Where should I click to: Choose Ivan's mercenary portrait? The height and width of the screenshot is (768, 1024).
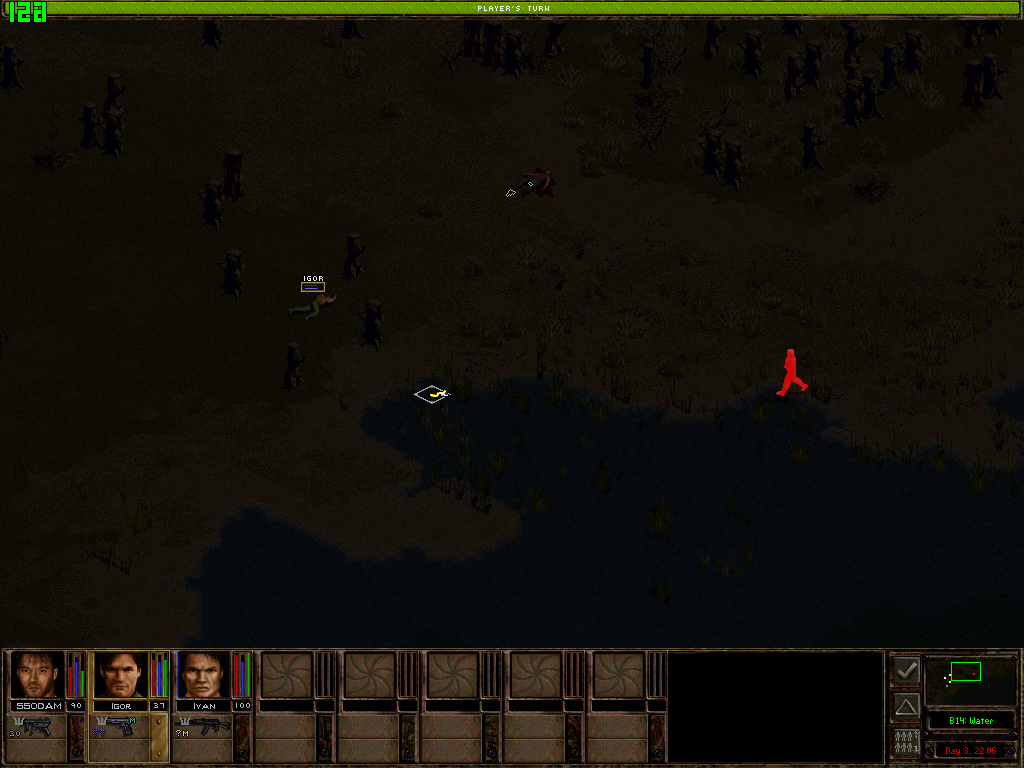203,675
